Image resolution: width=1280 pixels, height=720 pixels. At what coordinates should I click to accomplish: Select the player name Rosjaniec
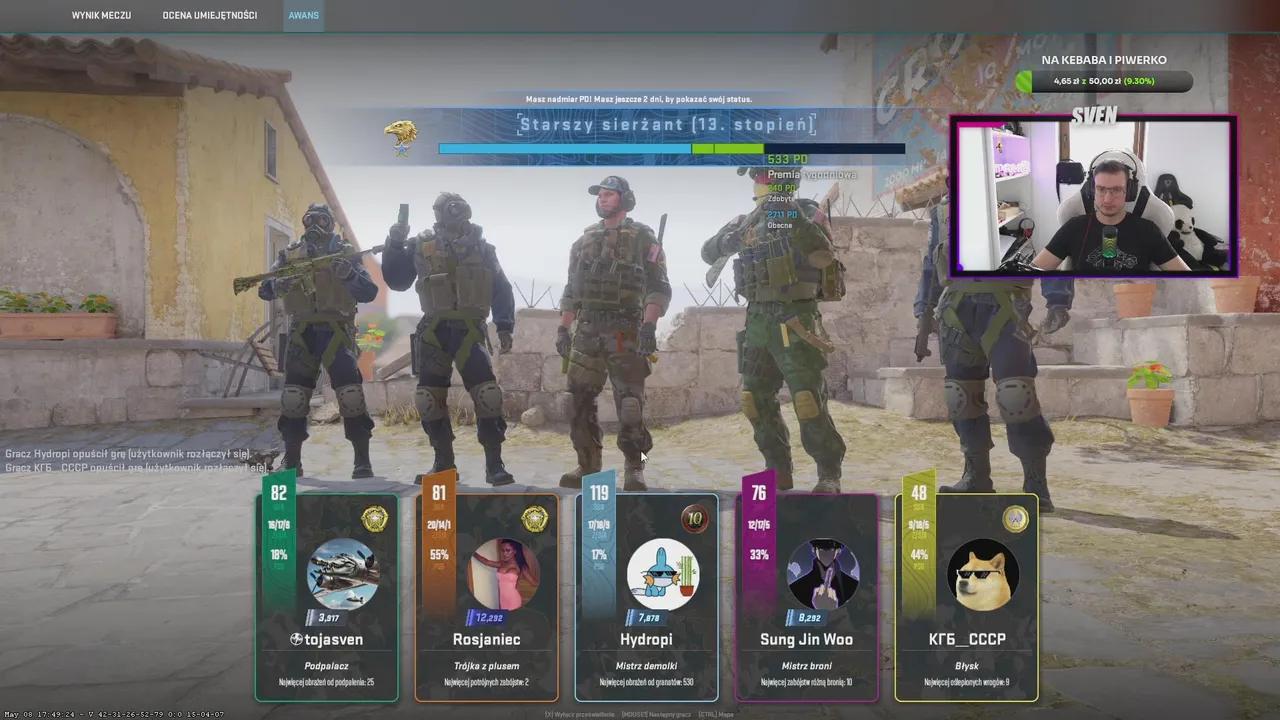[486, 639]
